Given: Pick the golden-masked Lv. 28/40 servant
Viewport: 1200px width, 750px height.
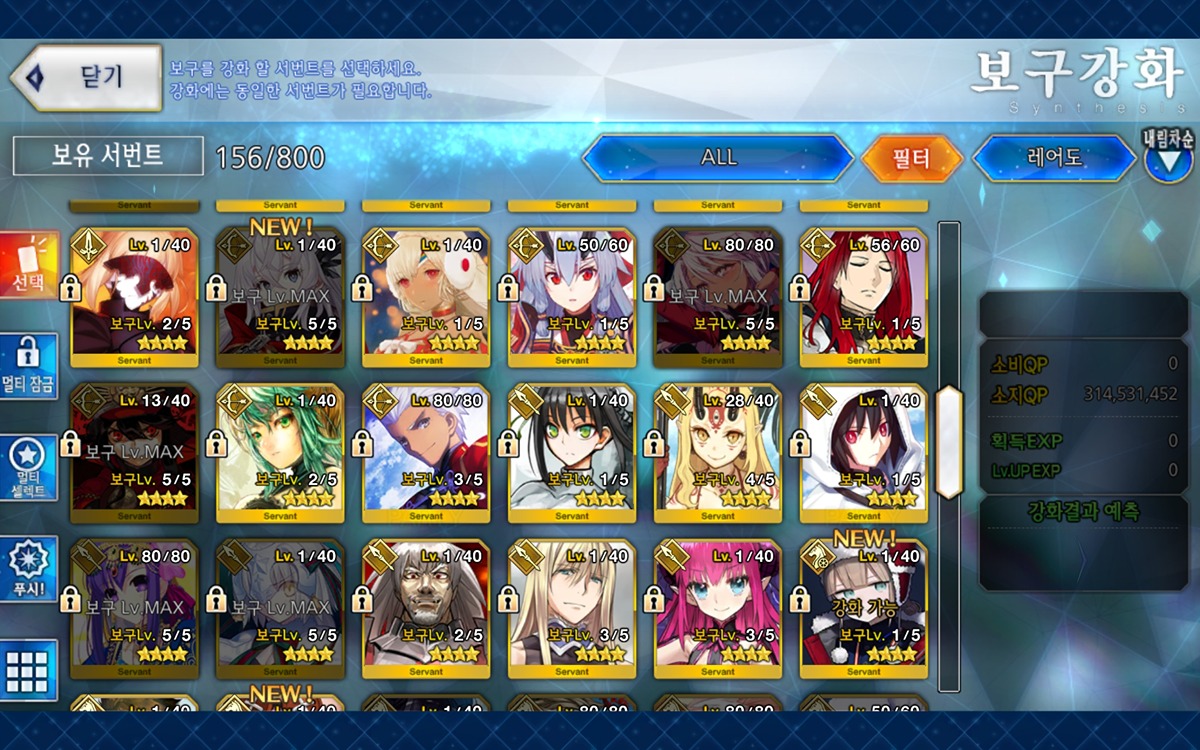Looking at the screenshot, I should 718,452.
